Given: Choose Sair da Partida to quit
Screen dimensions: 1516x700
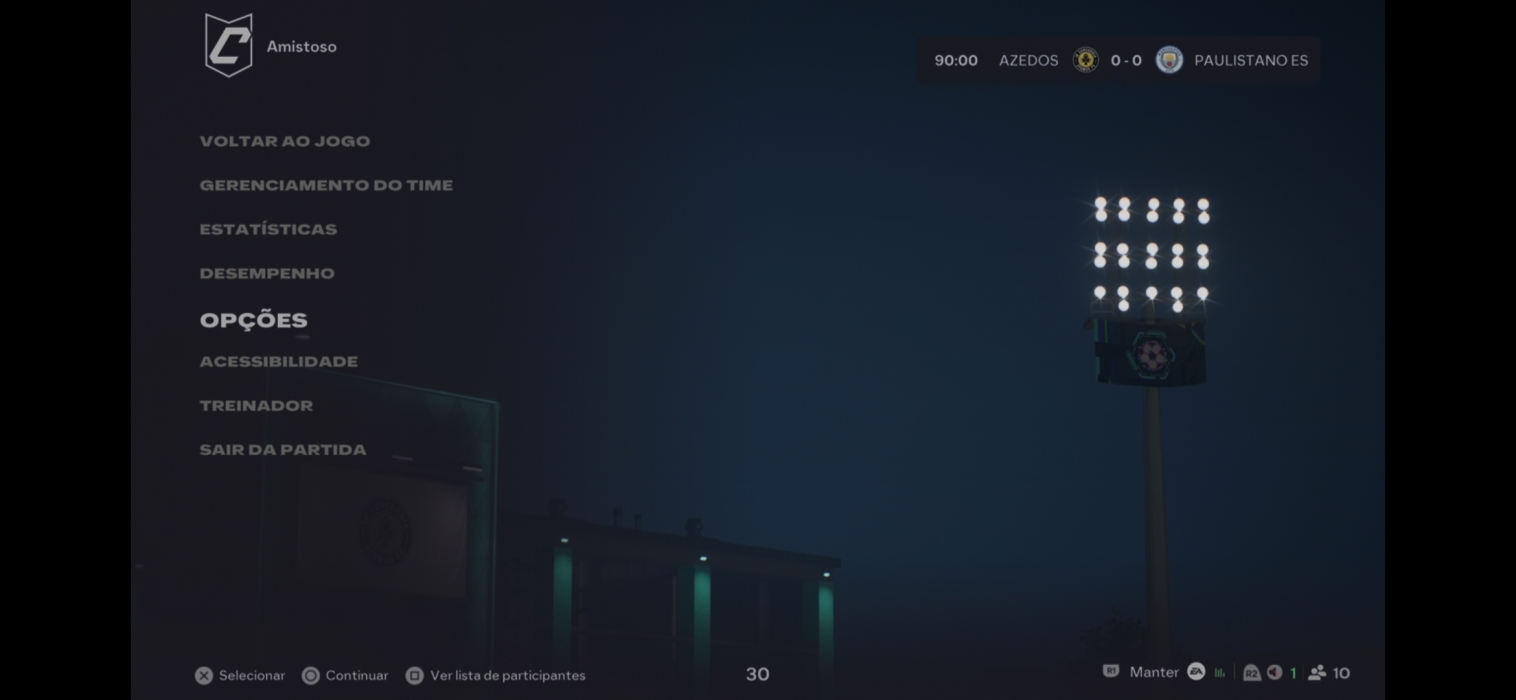Looking at the screenshot, I should [283, 449].
